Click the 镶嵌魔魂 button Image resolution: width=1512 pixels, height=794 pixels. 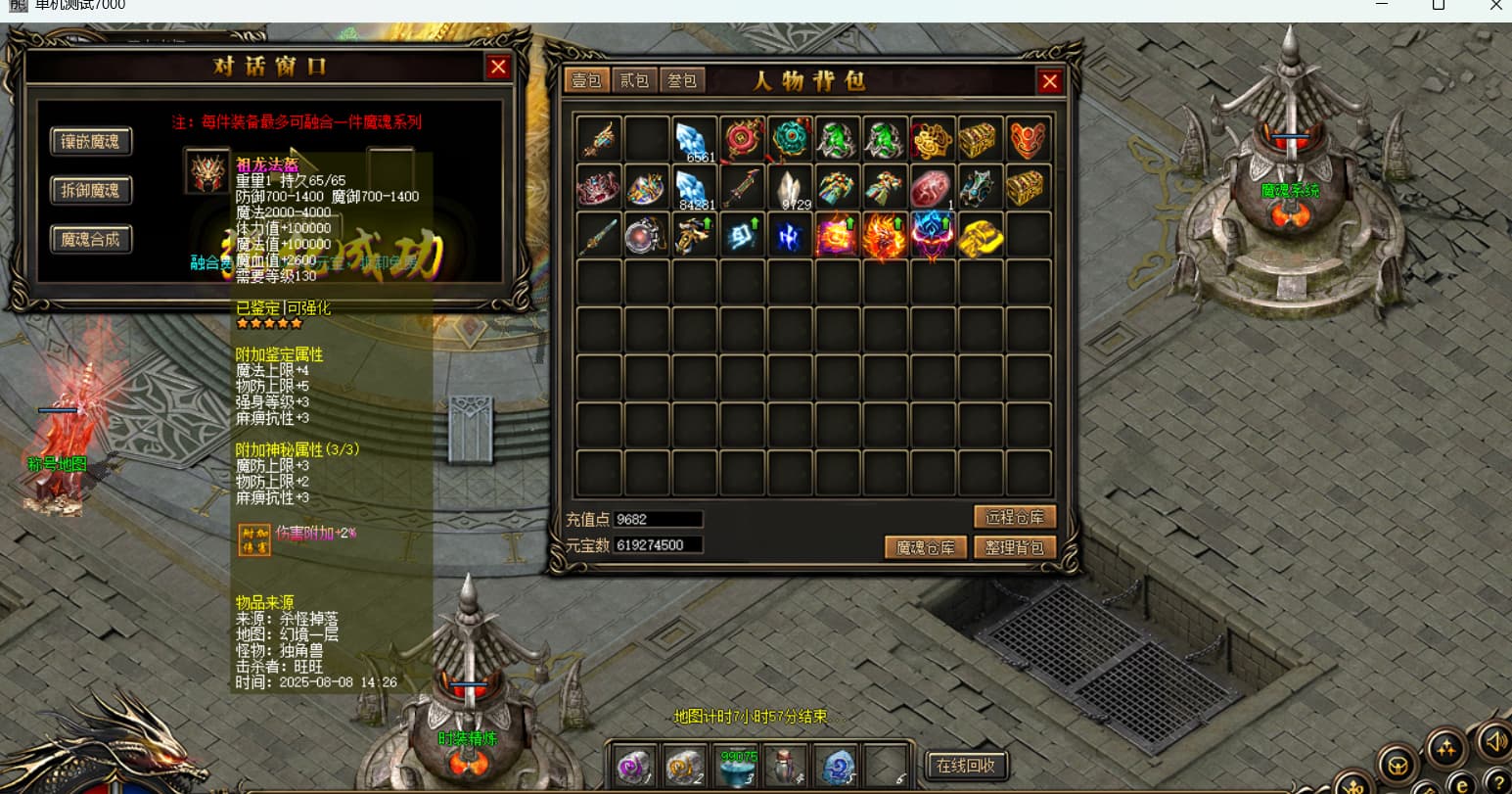click(x=90, y=142)
